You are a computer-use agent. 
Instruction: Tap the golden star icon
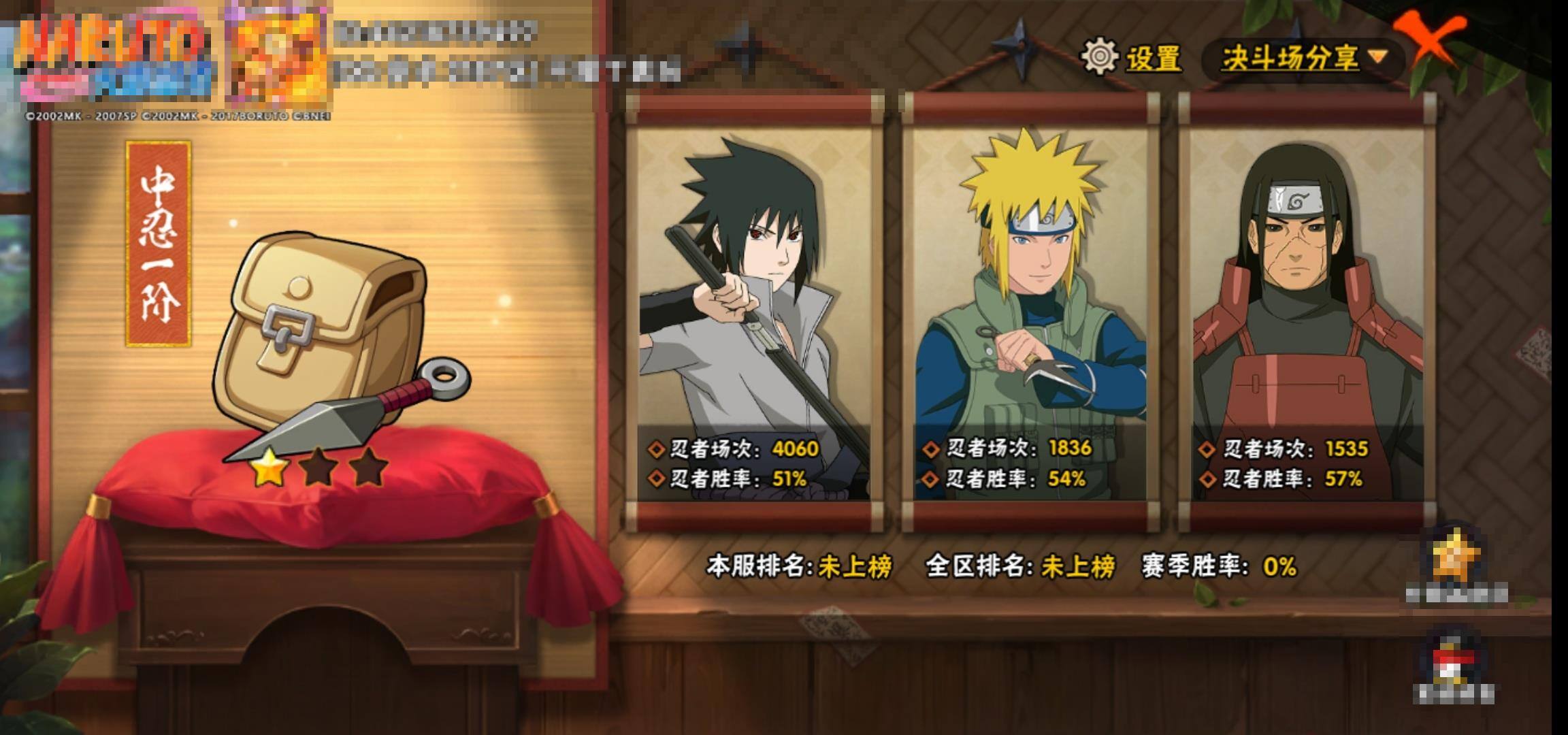pos(1456,558)
